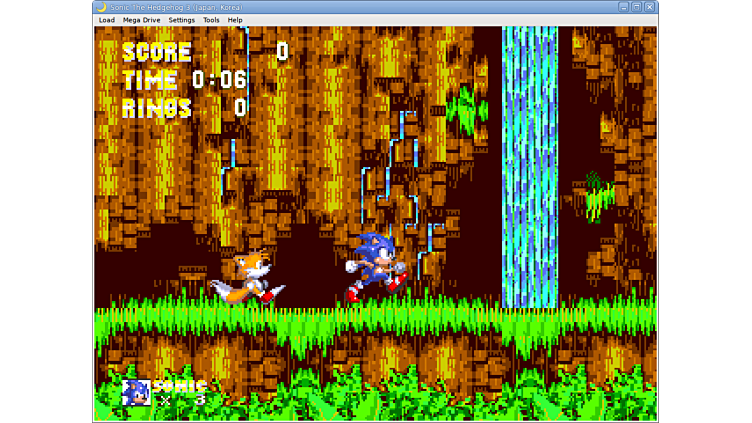Maximize the emulator window
The height and width of the screenshot is (423, 752).
(x=636, y=7)
